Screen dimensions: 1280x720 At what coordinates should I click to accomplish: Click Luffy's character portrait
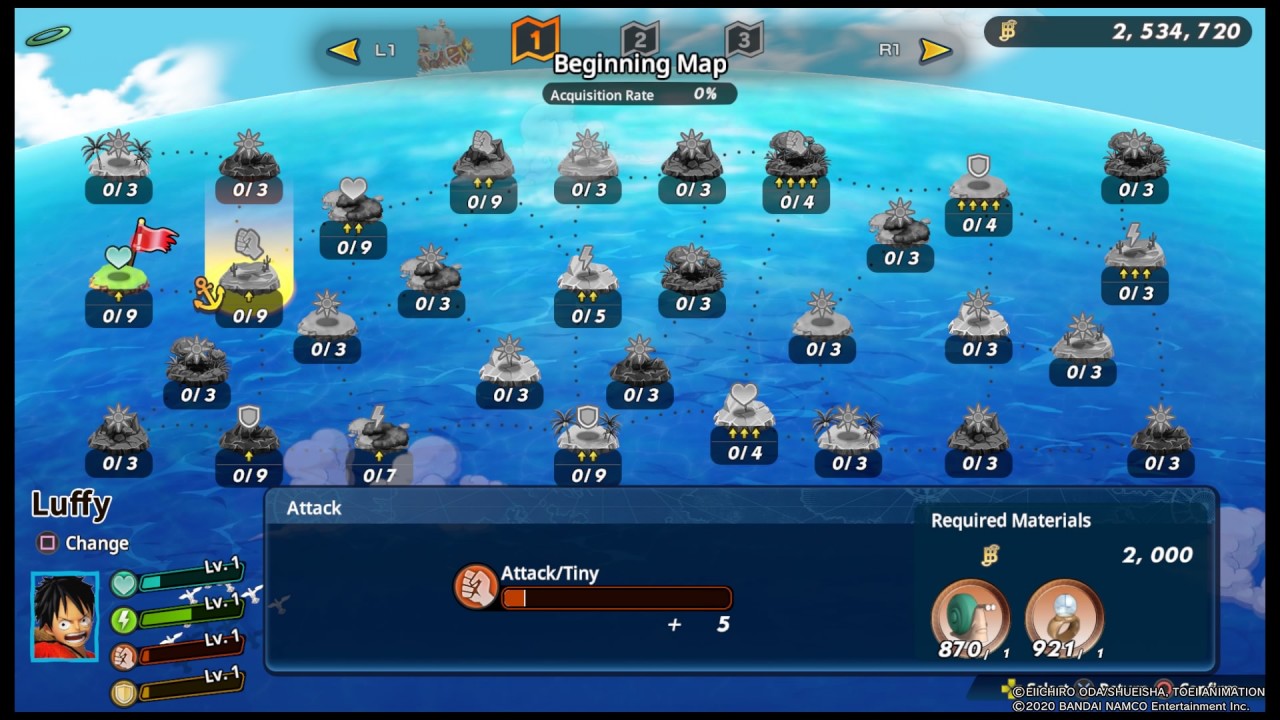coord(65,616)
